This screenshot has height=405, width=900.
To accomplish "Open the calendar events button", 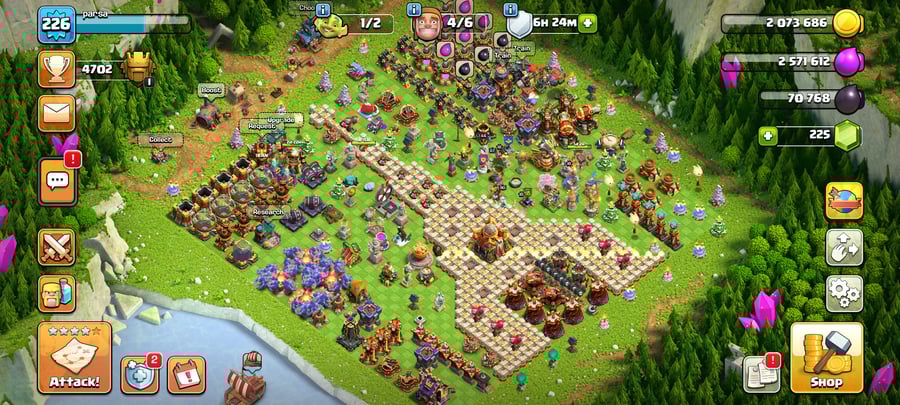I will pyautogui.click(x=186, y=374).
